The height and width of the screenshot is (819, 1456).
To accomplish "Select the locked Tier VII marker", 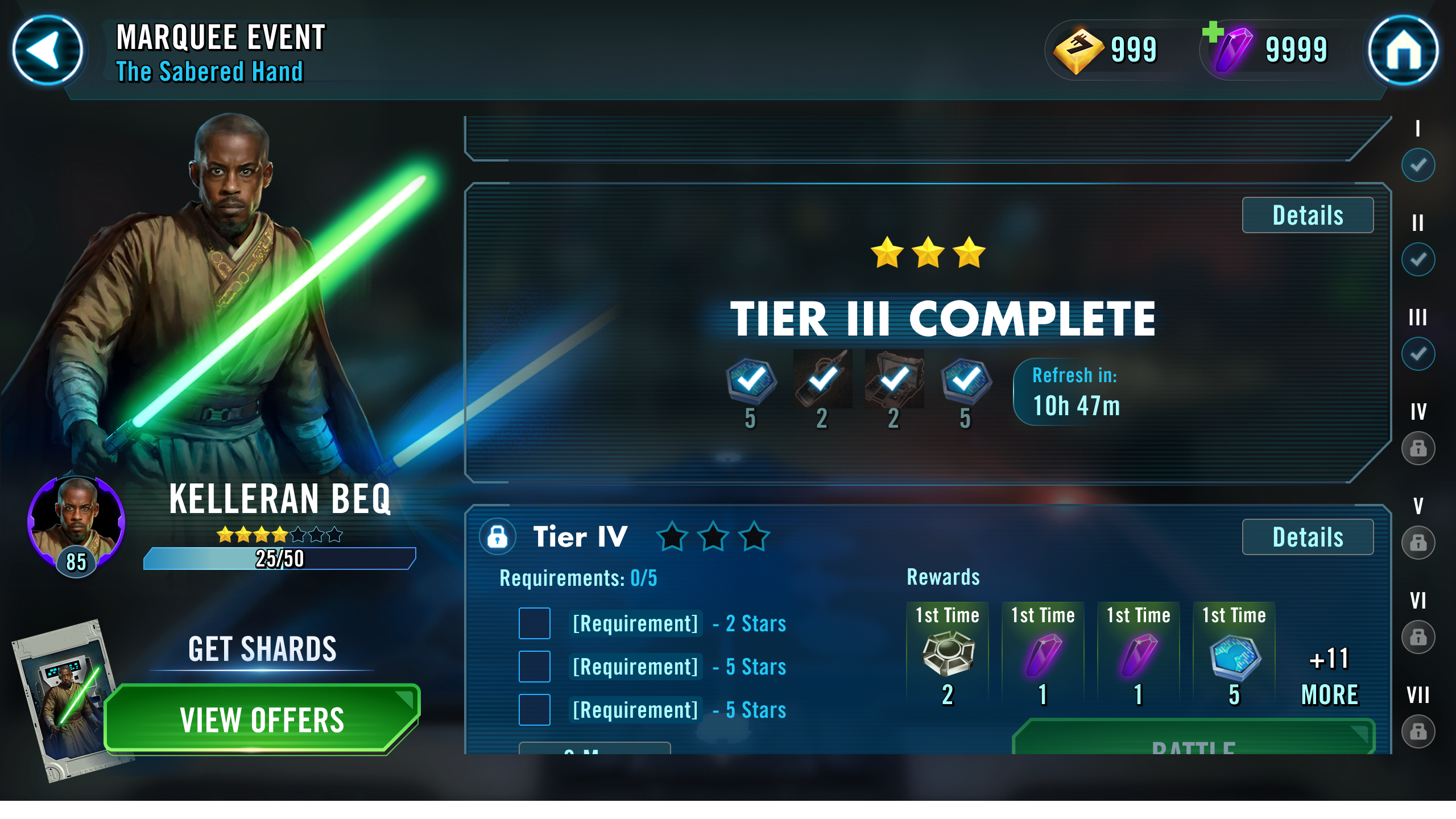I will tap(1418, 731).
